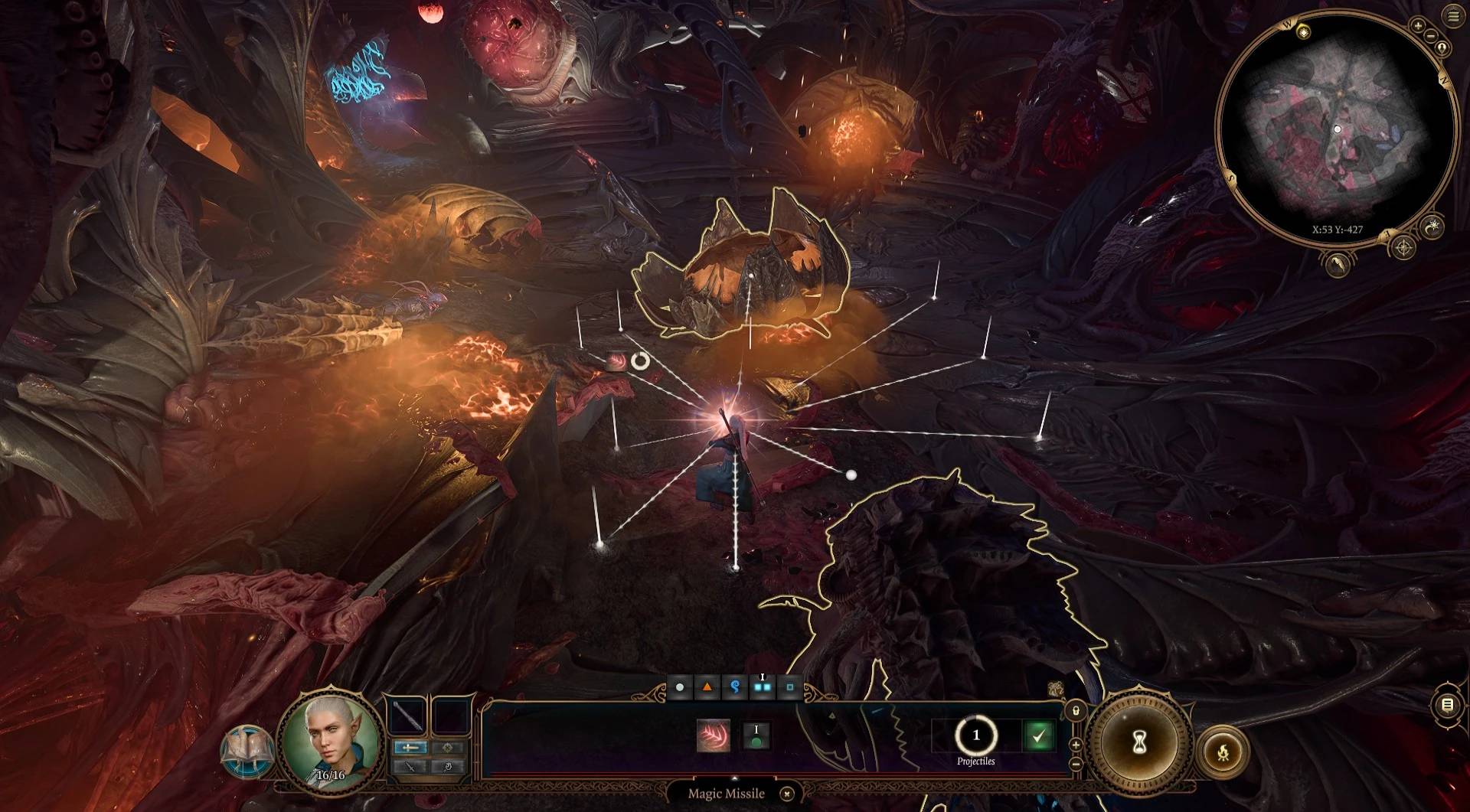Open the hamburger game menu

pos(1453,17)
